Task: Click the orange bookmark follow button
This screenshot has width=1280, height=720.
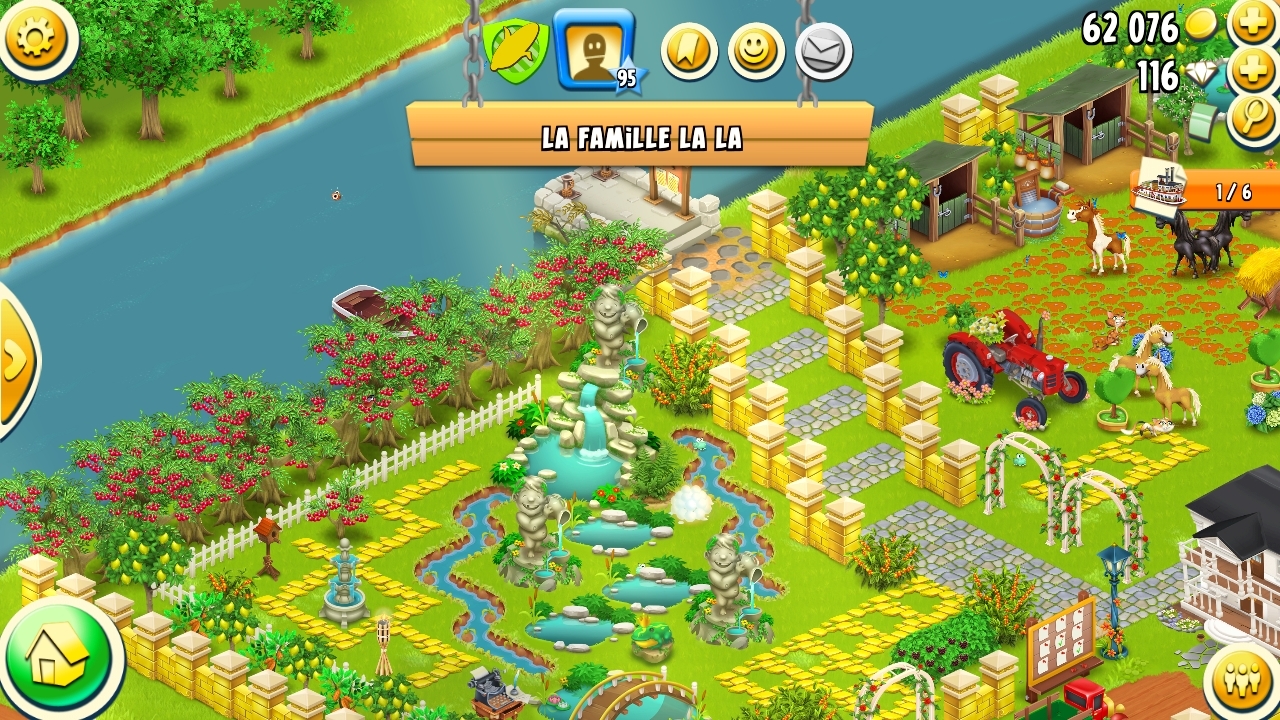Action: pos(689,51)
